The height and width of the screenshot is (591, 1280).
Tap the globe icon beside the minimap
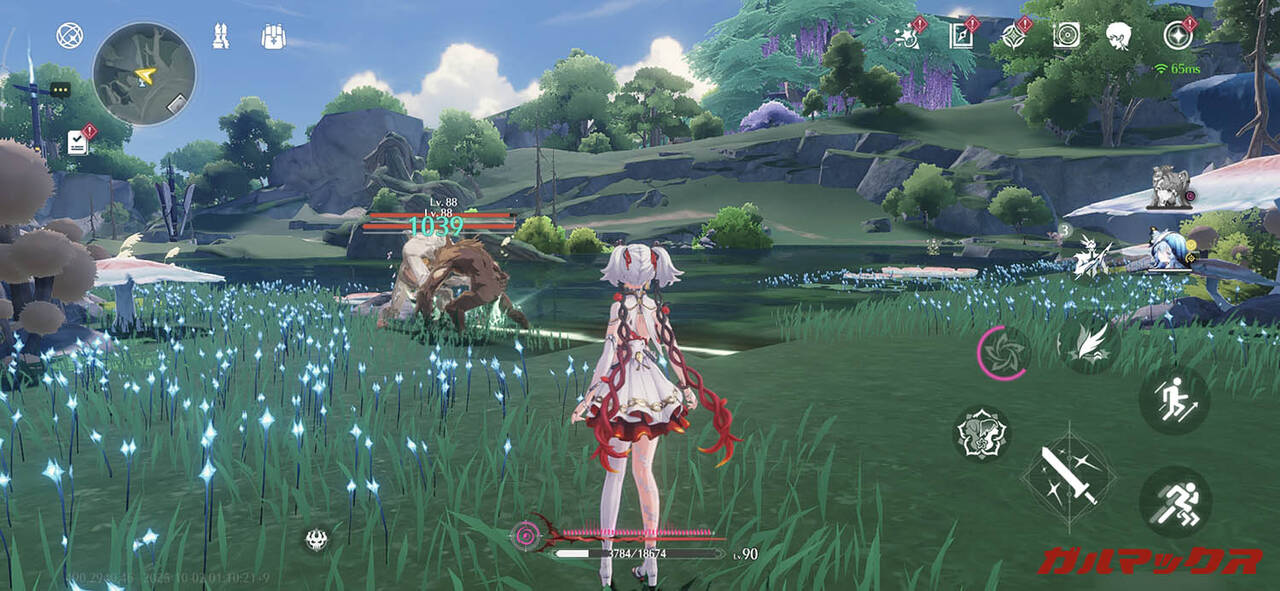69,36
